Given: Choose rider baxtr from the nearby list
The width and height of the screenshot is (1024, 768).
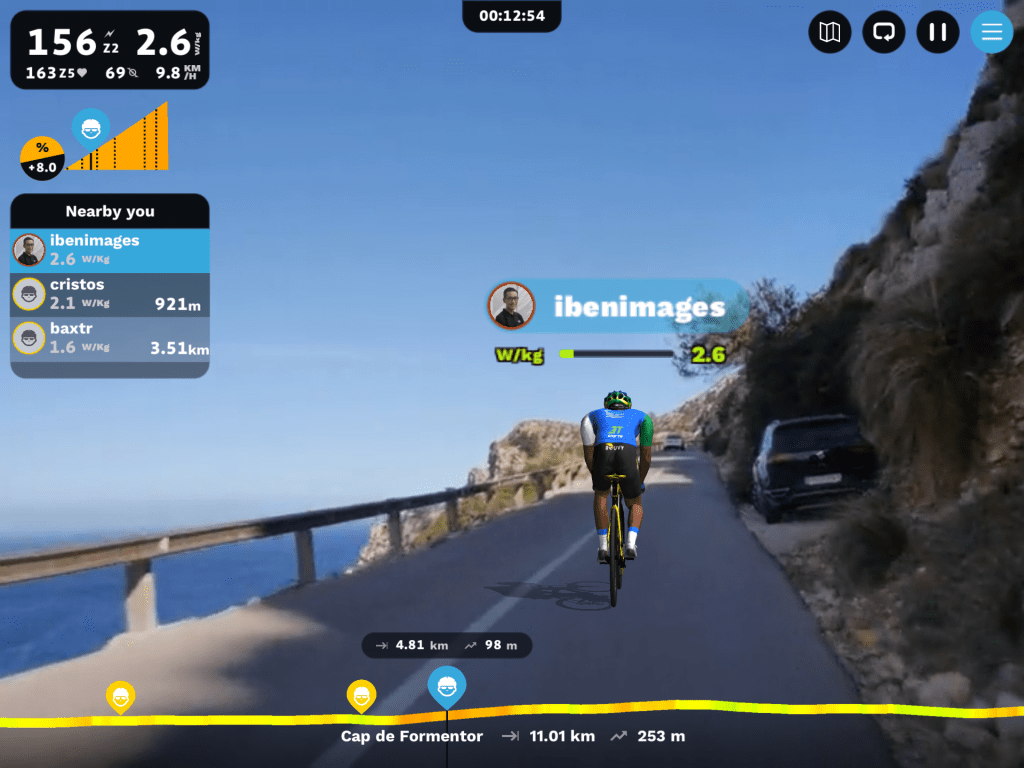Looking at the screenshot, I should [x=110, y=338].
